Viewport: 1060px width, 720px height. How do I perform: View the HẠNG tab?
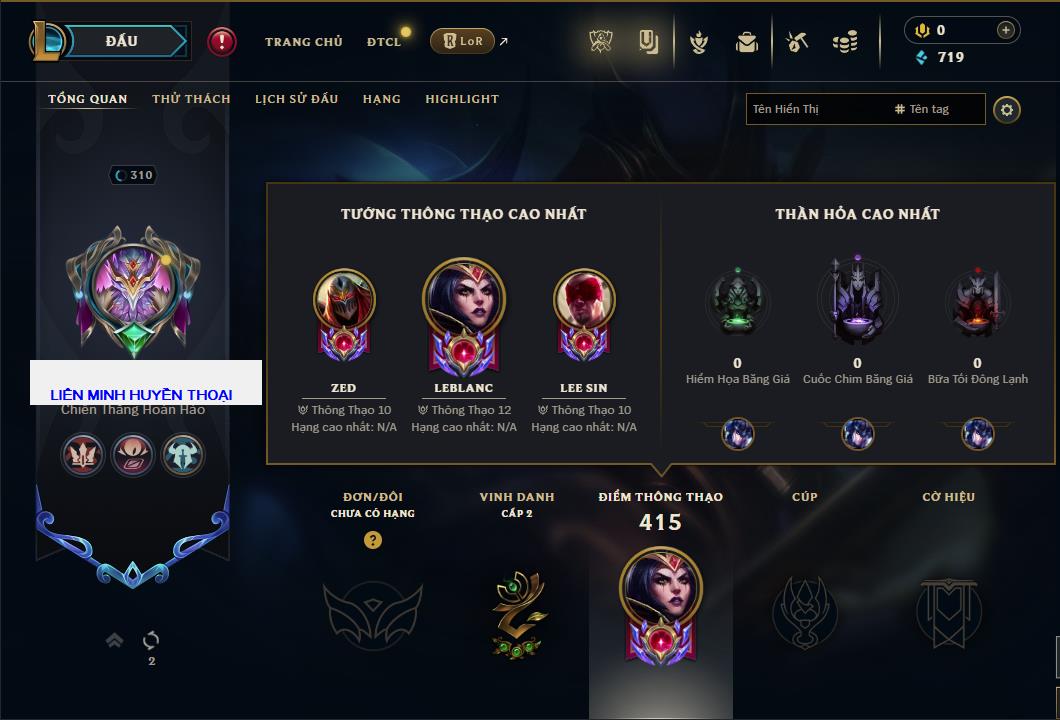(381, 99)
